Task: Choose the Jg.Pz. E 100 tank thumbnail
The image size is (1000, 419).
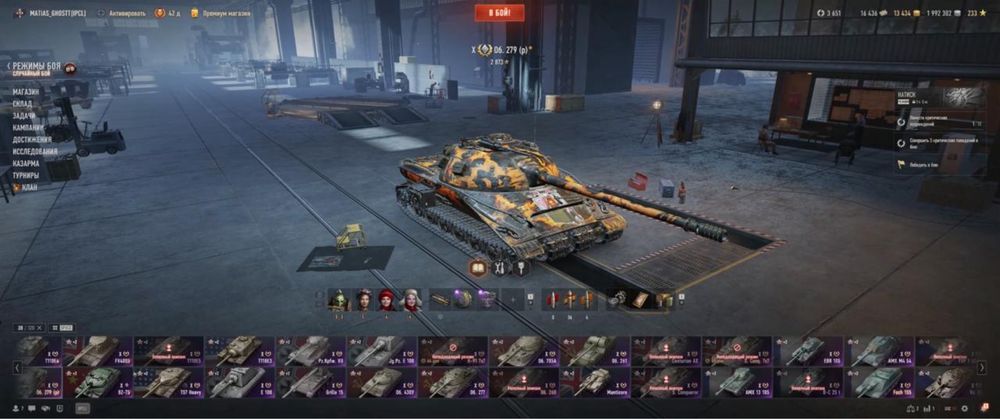Action: [381, 350]
